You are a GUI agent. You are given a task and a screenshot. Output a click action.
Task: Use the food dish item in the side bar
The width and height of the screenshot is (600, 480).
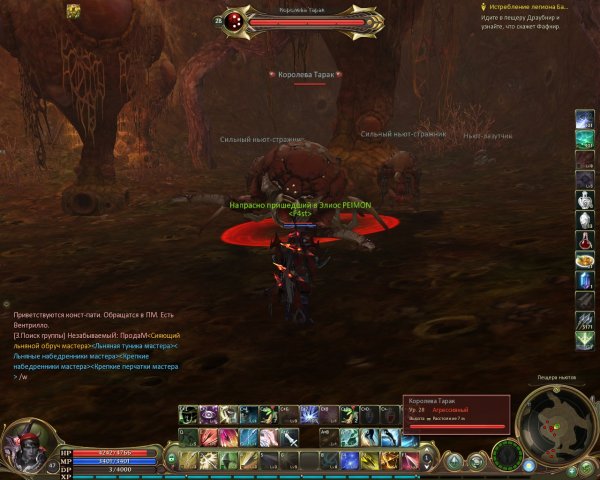pyautogui.click(x=584, y=260)
